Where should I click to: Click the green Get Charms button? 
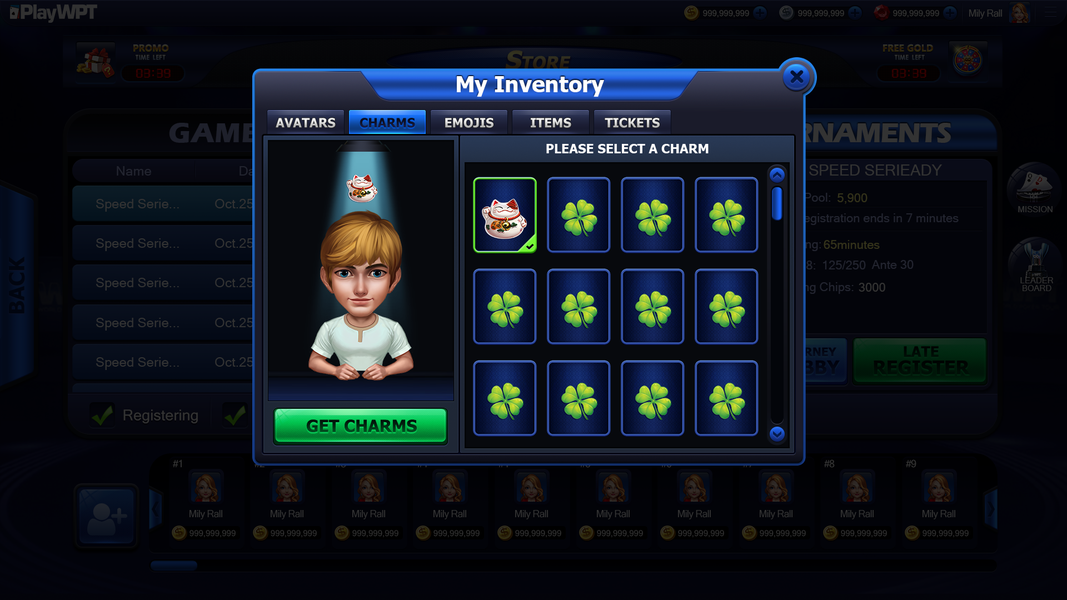pos(361,425)
